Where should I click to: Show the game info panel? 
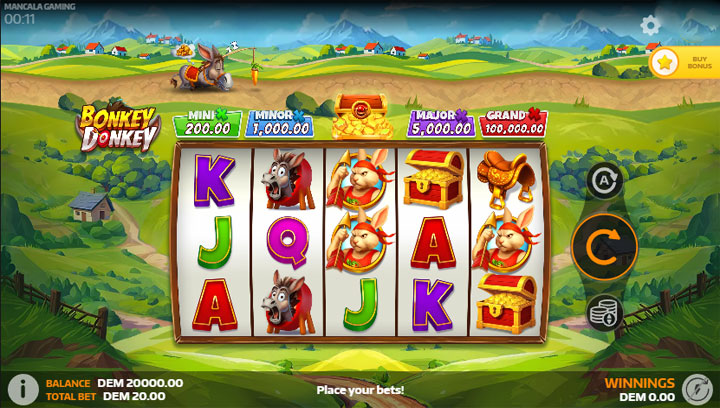[20, 388]
